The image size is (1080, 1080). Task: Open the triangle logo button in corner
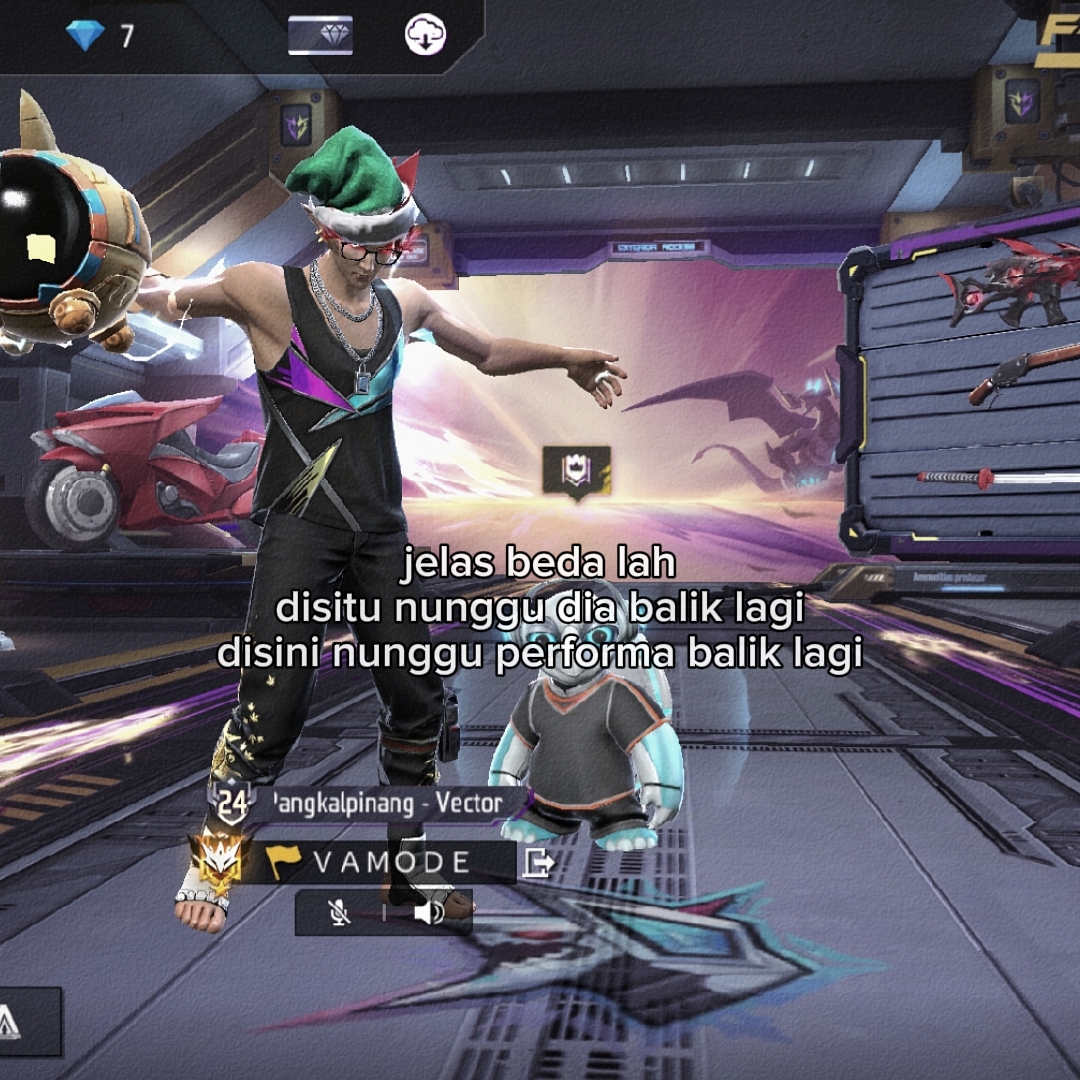[12, 1022]
